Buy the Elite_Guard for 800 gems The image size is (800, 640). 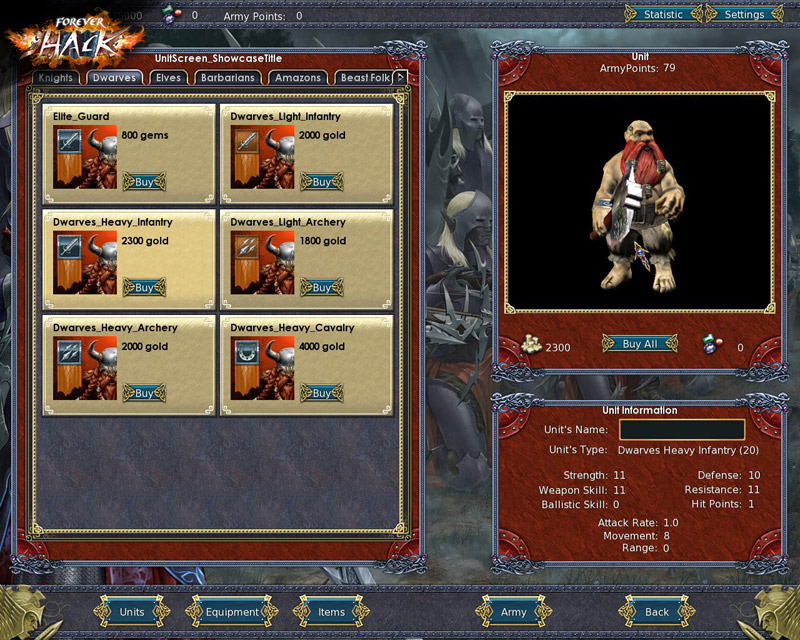point(144,181)
